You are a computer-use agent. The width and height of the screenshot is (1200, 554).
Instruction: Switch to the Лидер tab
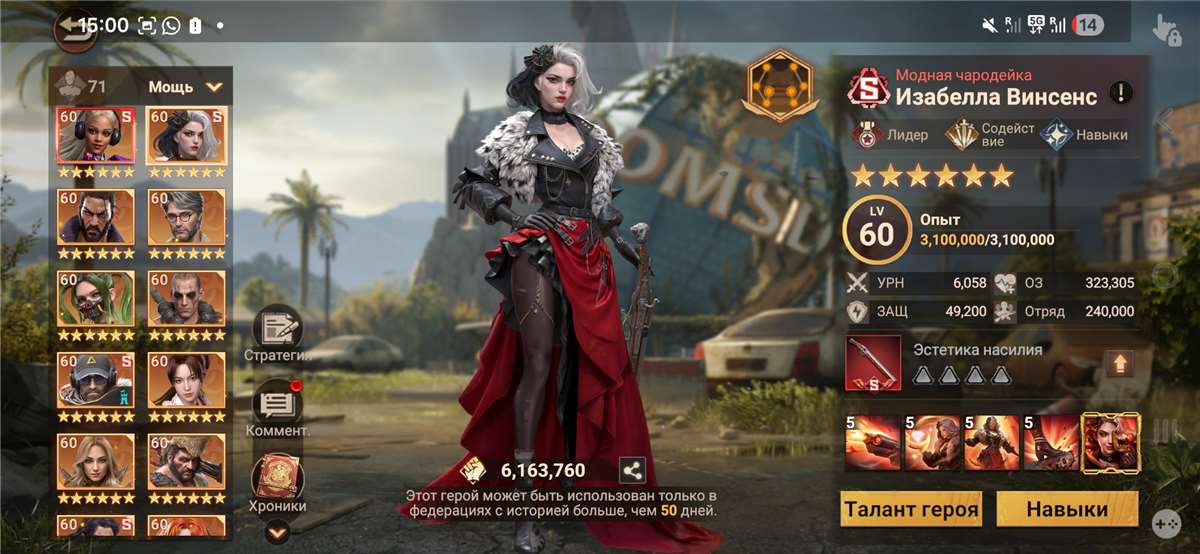click(x=890, y=135)
